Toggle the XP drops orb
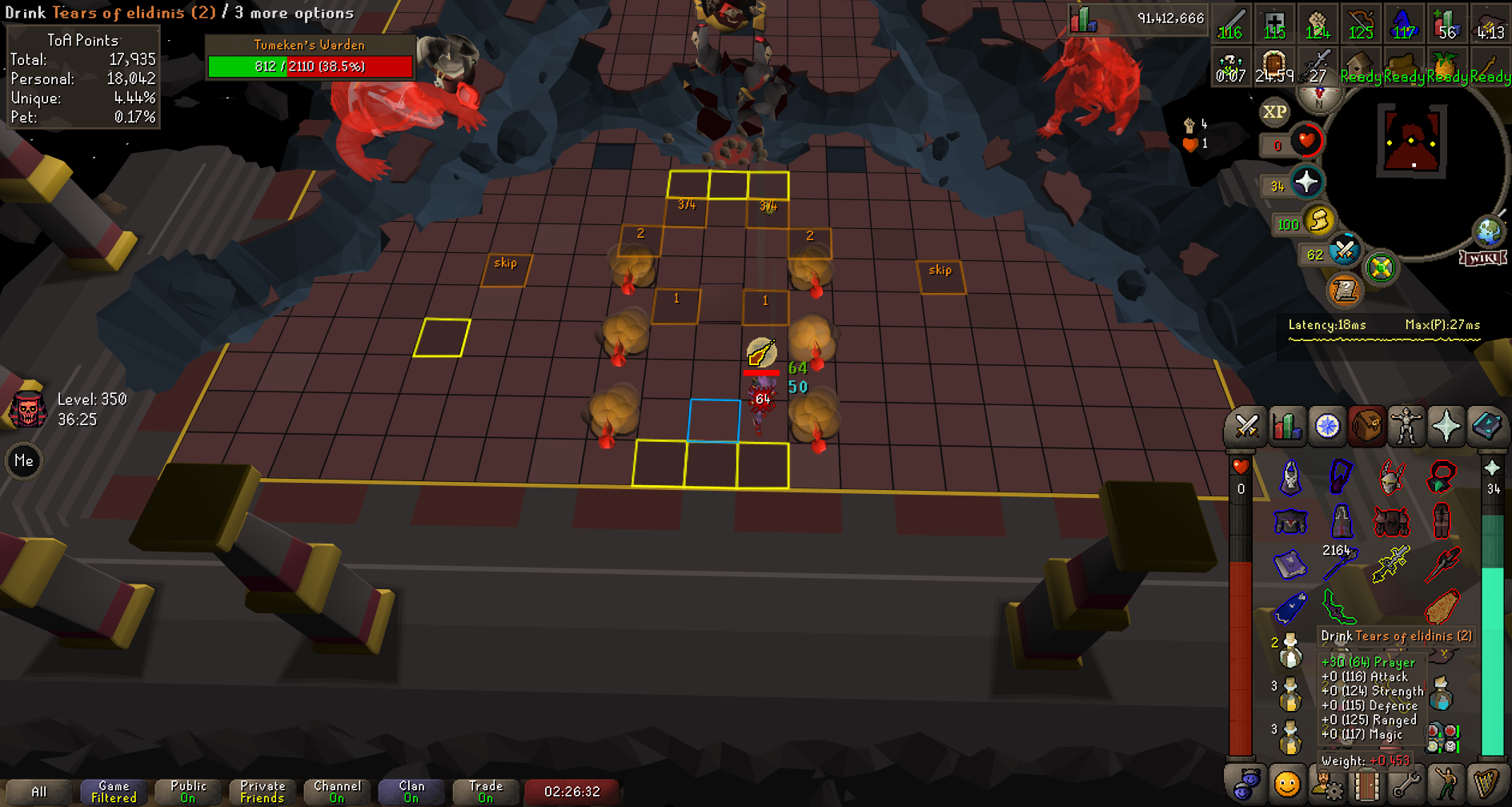Viewport: 1512px width, 807px height. (x=1274, y=112)
